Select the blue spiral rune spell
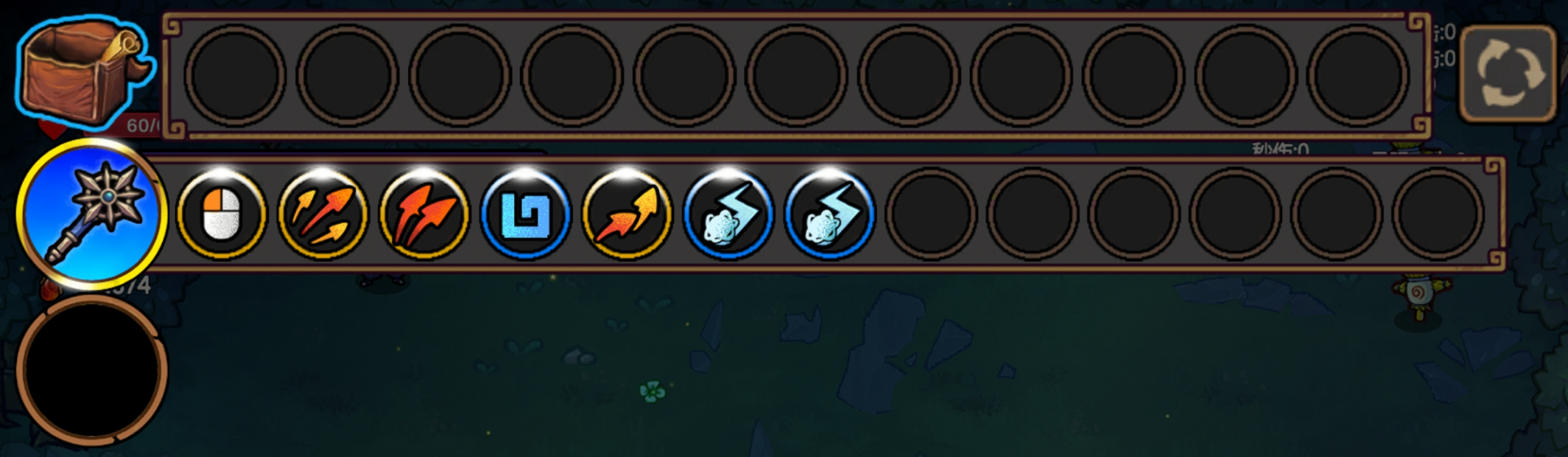 [x=525, y=214]
